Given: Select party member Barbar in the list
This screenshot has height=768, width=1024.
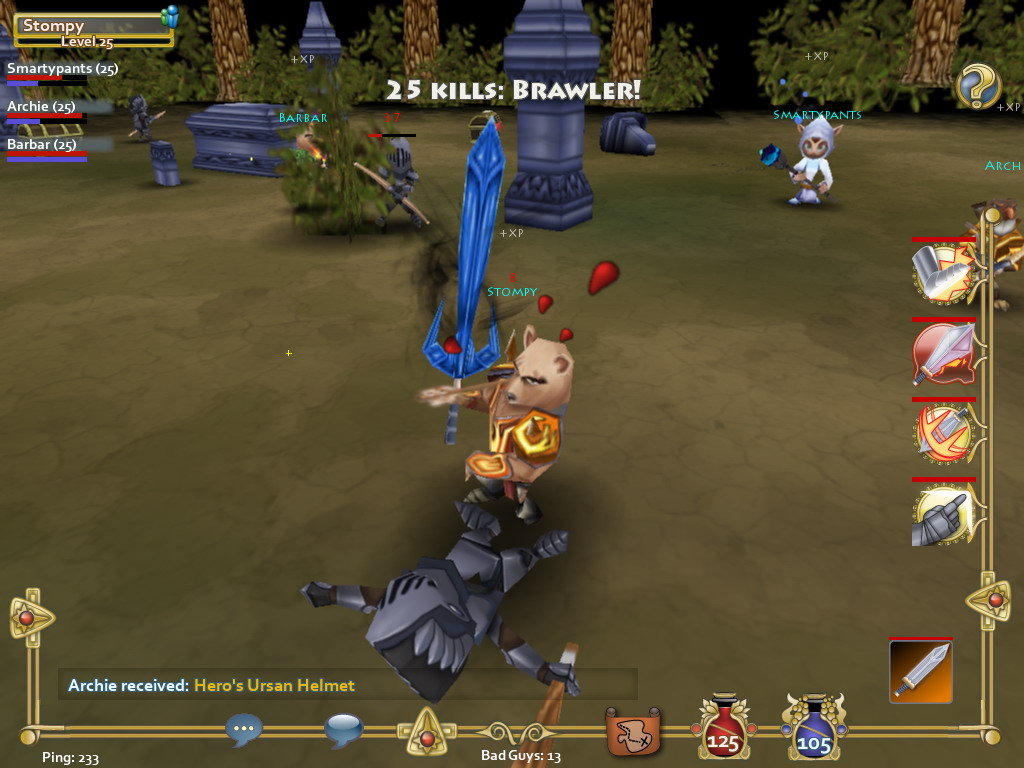Looking at the screenshot, I should (42, 145).
